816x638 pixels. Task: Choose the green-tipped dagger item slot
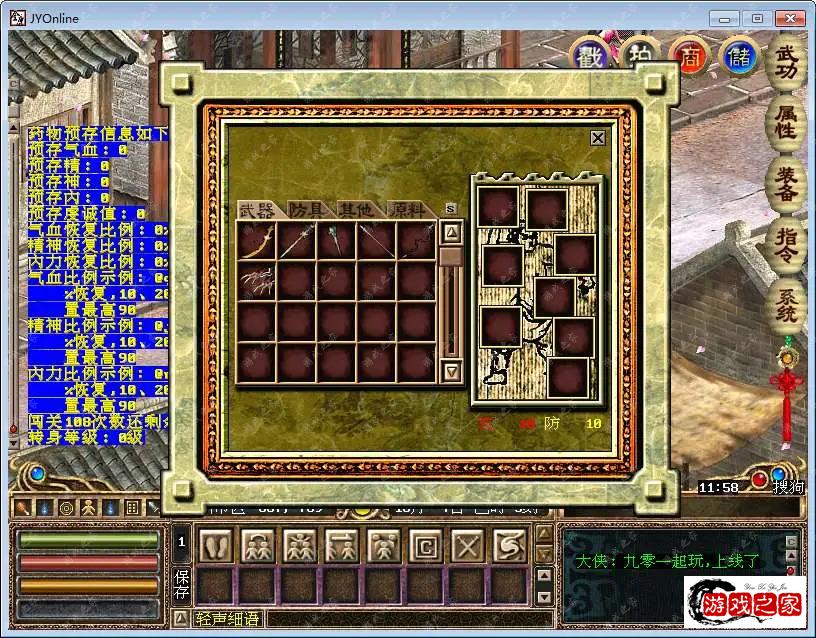[337, 240]
